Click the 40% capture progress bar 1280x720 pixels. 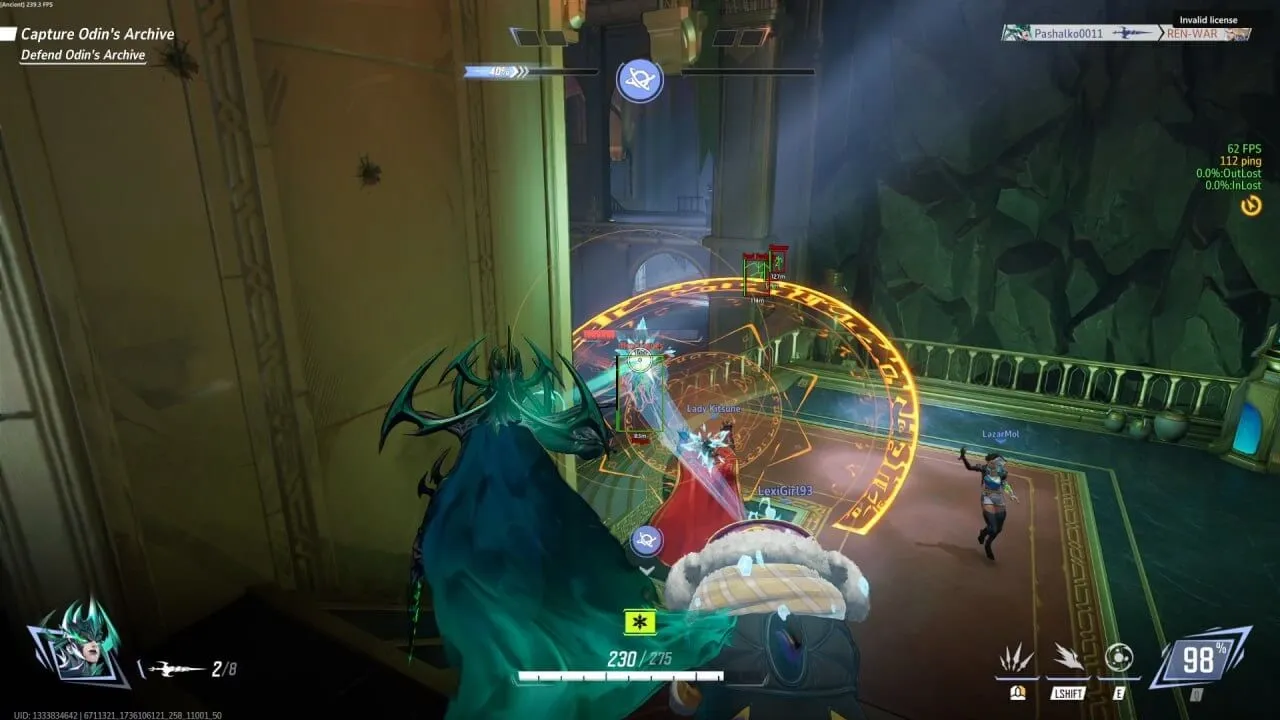coord(496,71)
